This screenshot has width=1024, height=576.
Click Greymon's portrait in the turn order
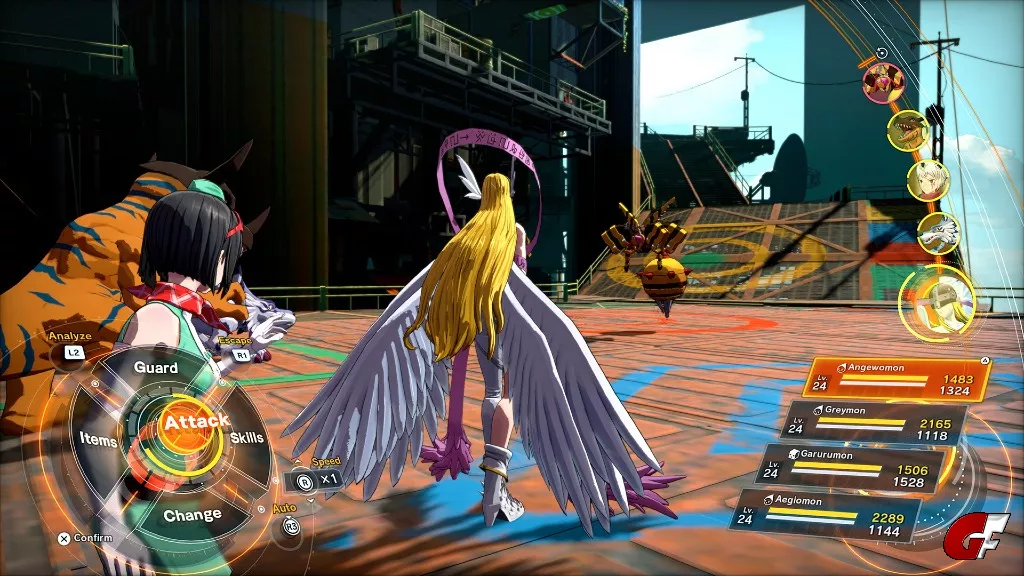909,130
